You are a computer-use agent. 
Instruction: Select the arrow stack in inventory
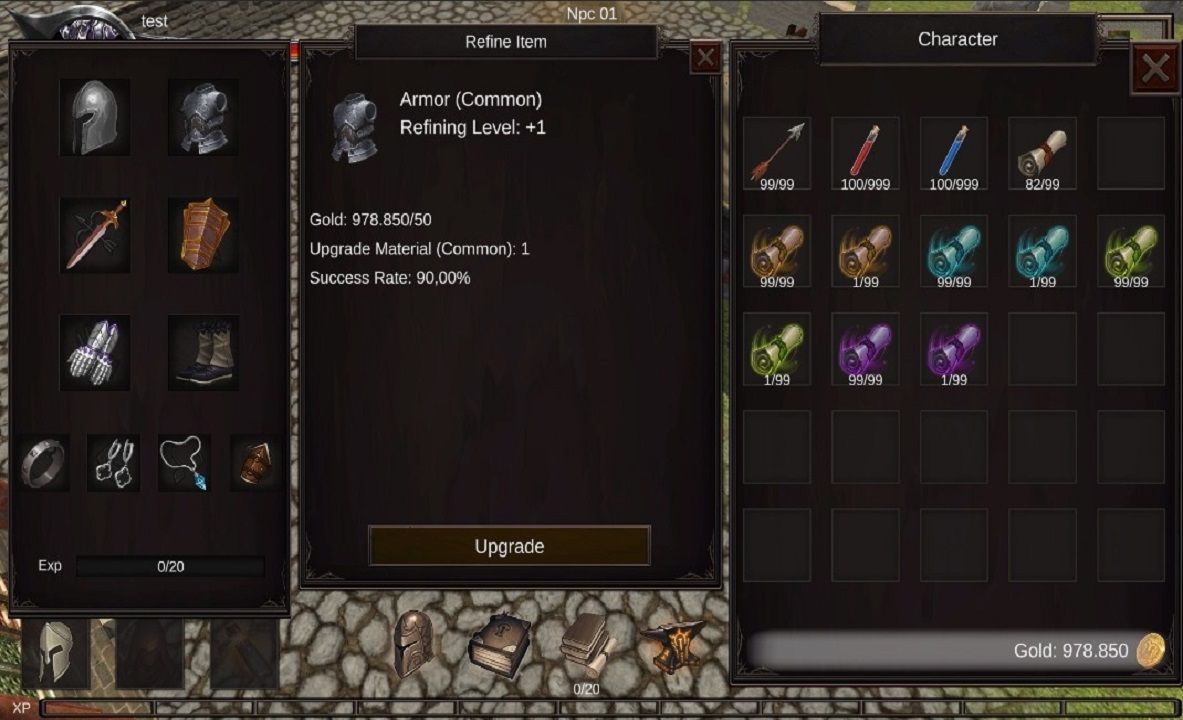[777, 152]
